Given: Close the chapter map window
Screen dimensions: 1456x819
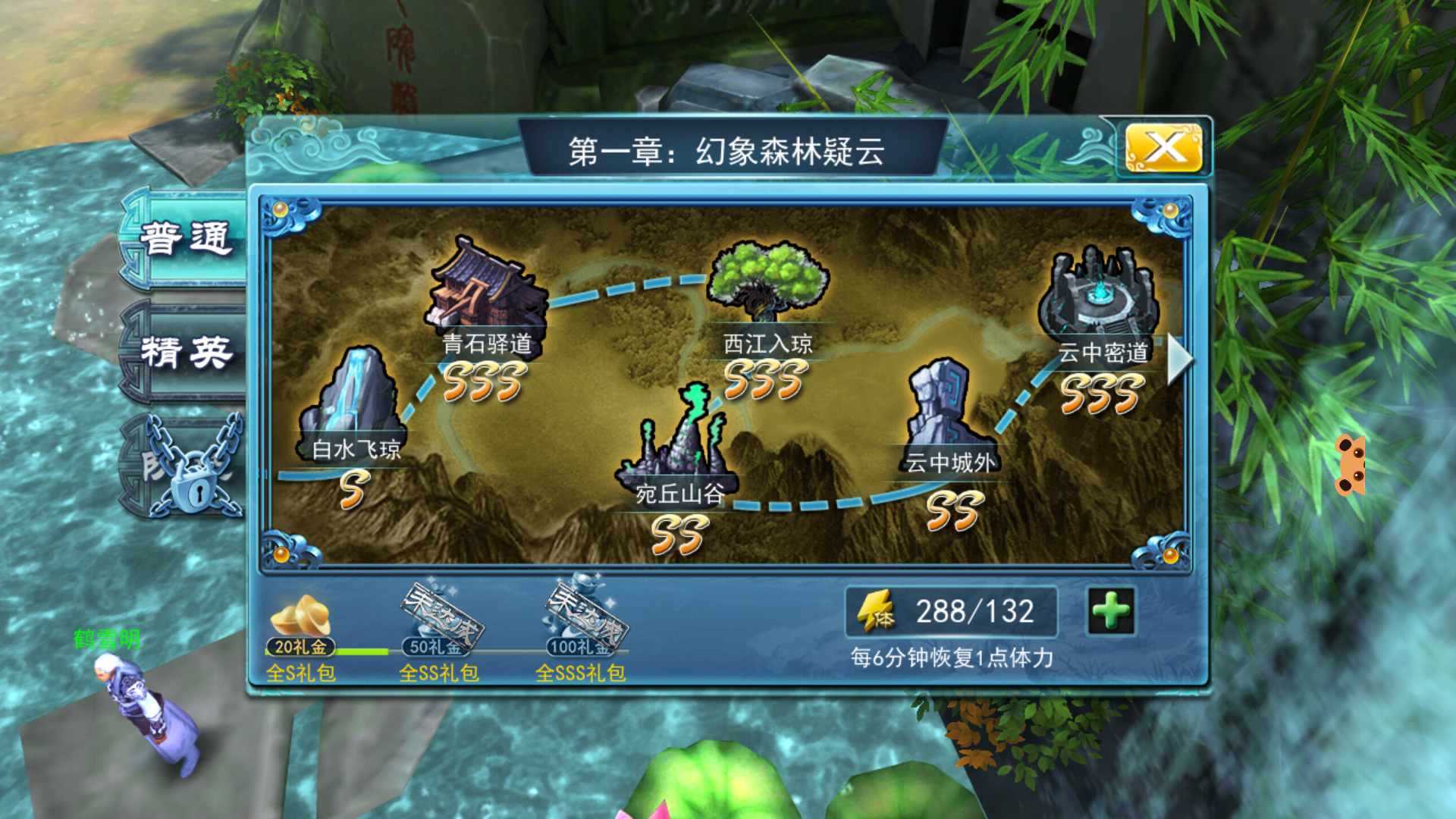Looking at the screenshot, I should click(1163, 148).
